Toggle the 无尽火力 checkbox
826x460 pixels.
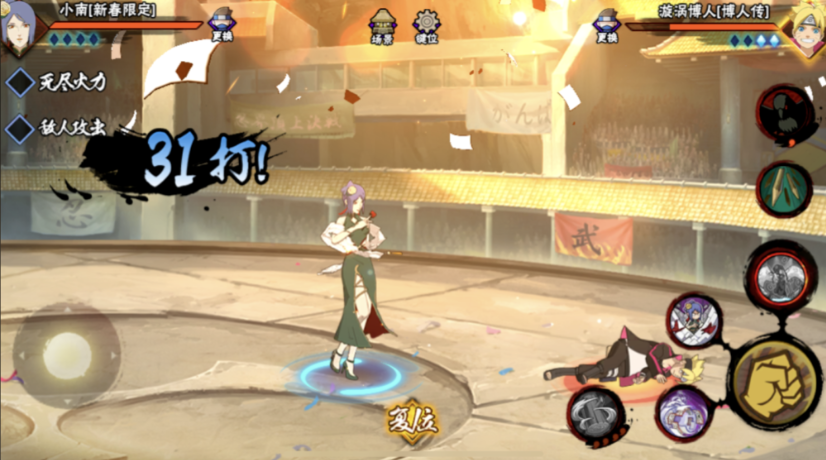pyautogui.click(x=21, y=82)
